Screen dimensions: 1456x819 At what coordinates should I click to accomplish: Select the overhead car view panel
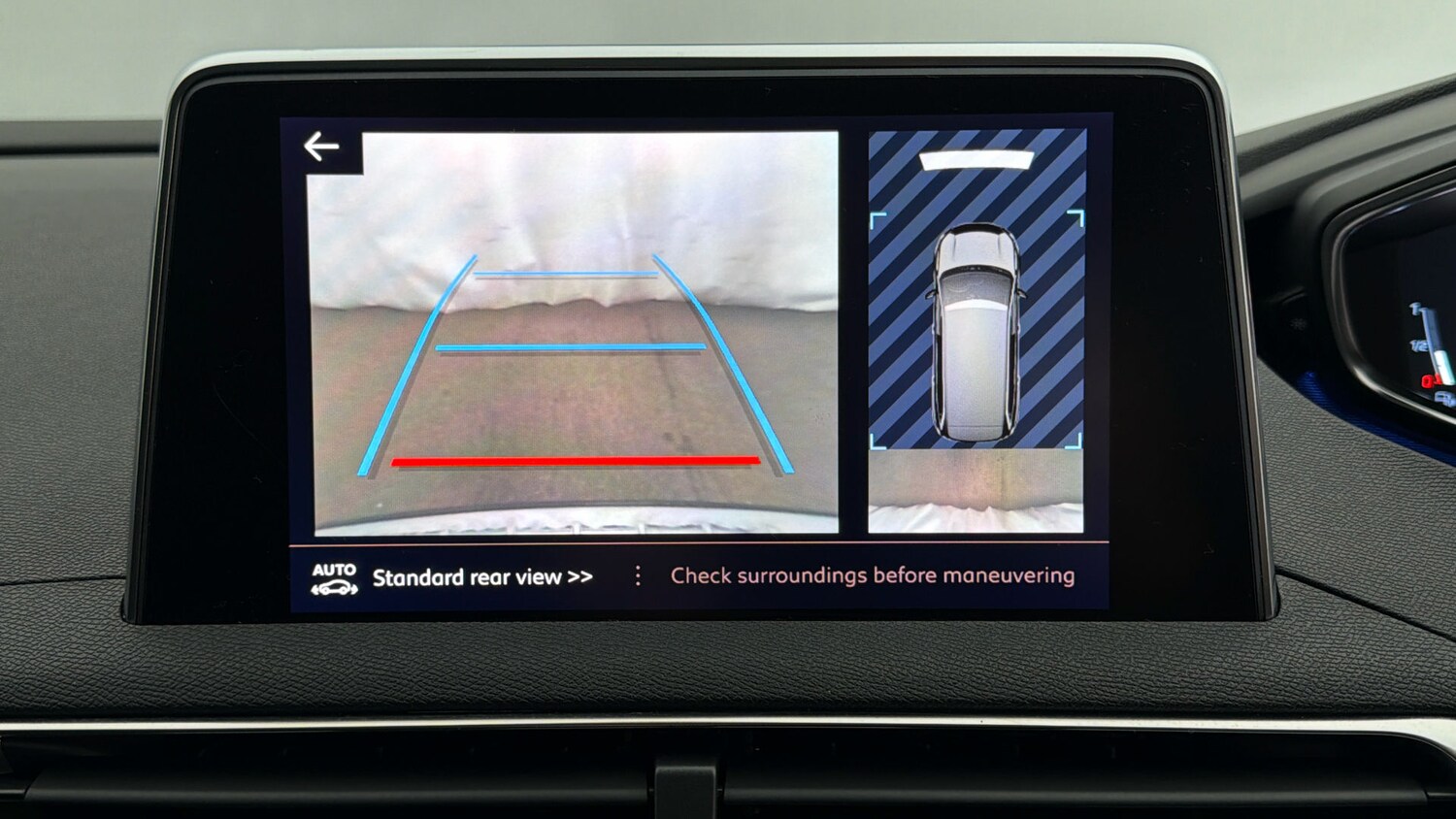pyautogui.click(x=976, y=330)
